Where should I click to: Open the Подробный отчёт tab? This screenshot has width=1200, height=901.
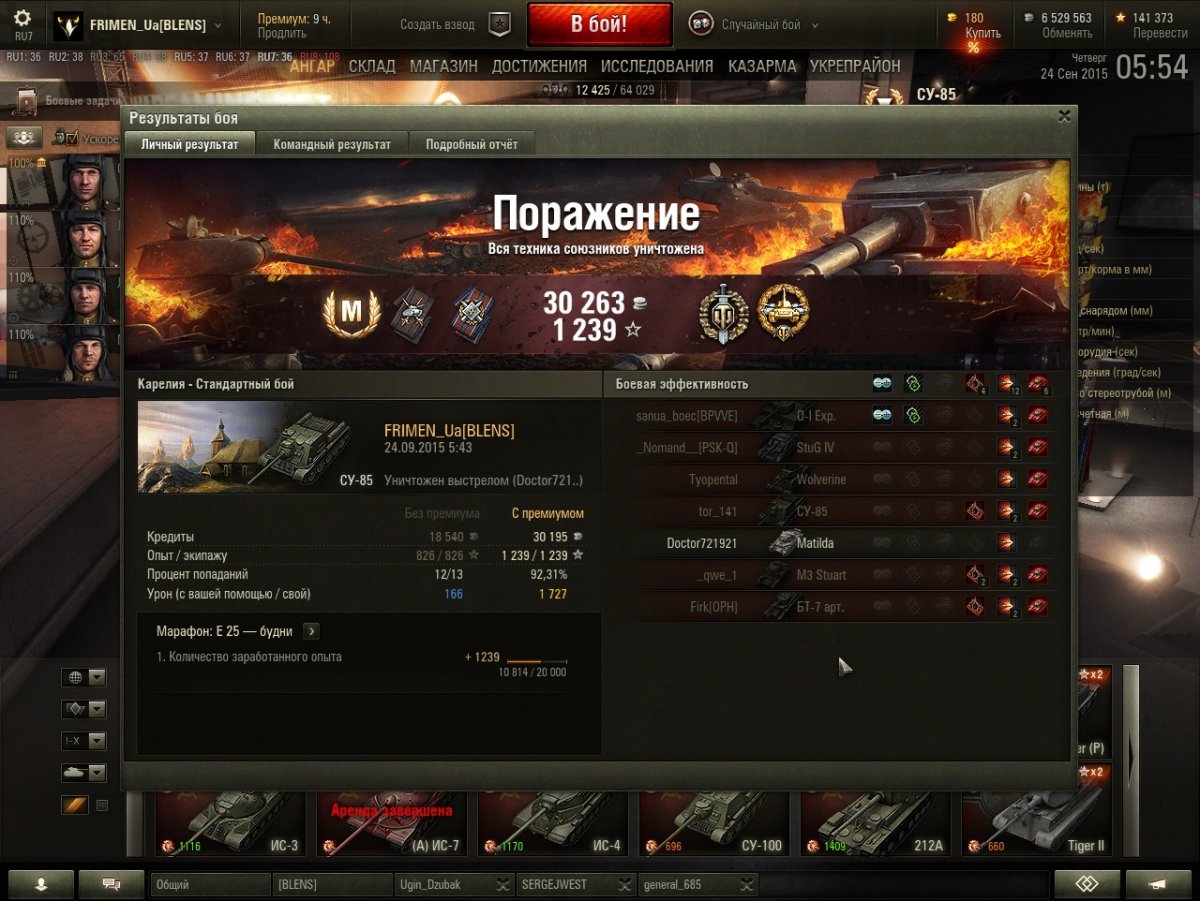tap(472, 144)
